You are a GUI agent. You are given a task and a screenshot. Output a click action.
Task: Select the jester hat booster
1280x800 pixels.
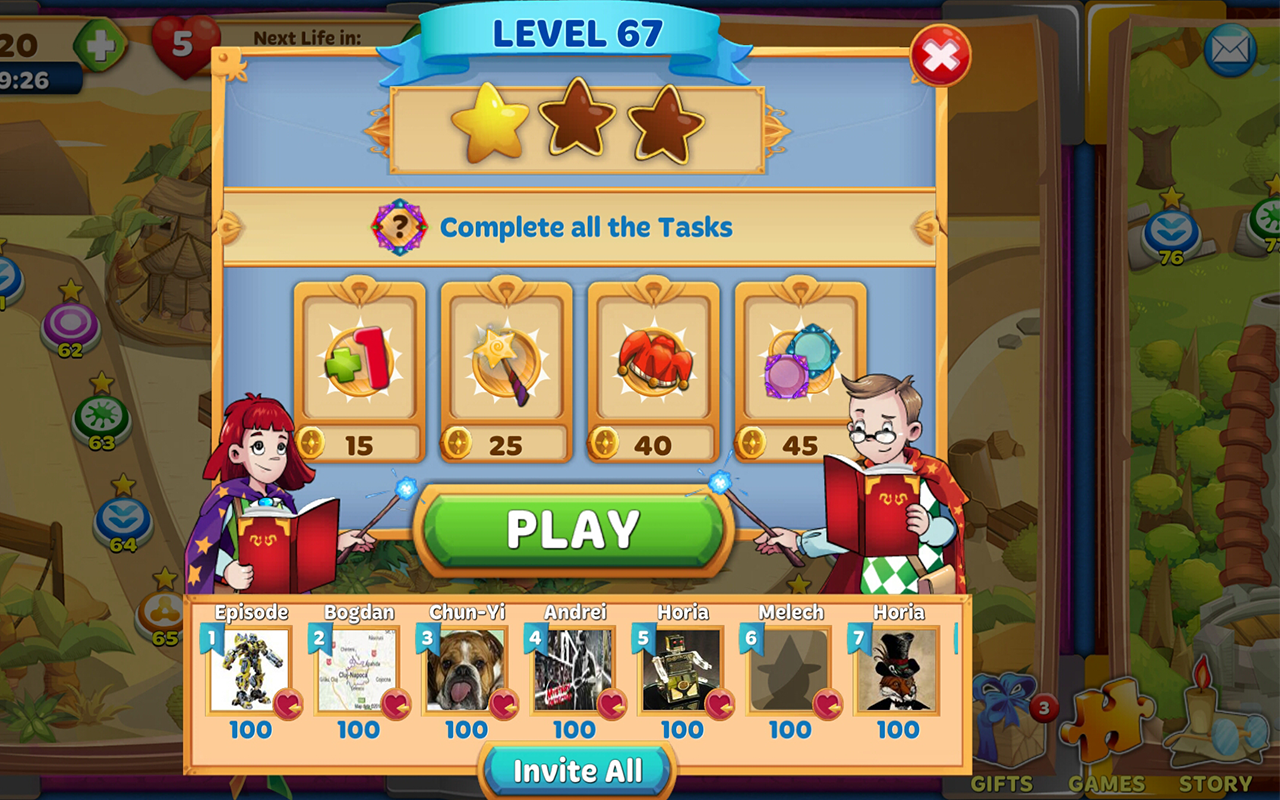[x=655, y=365]
